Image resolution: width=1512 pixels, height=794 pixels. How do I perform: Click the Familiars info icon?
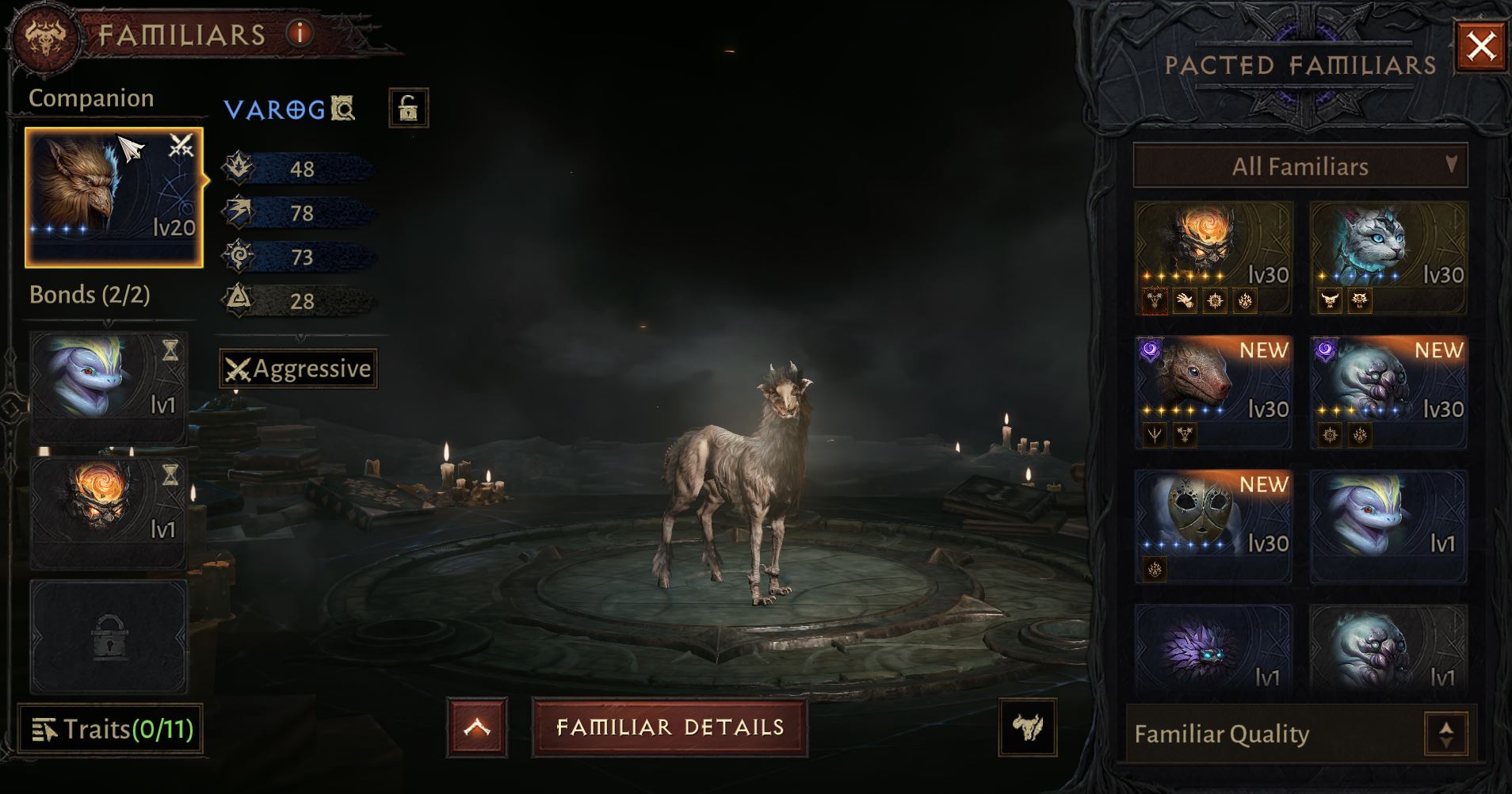tap(300, 34)
